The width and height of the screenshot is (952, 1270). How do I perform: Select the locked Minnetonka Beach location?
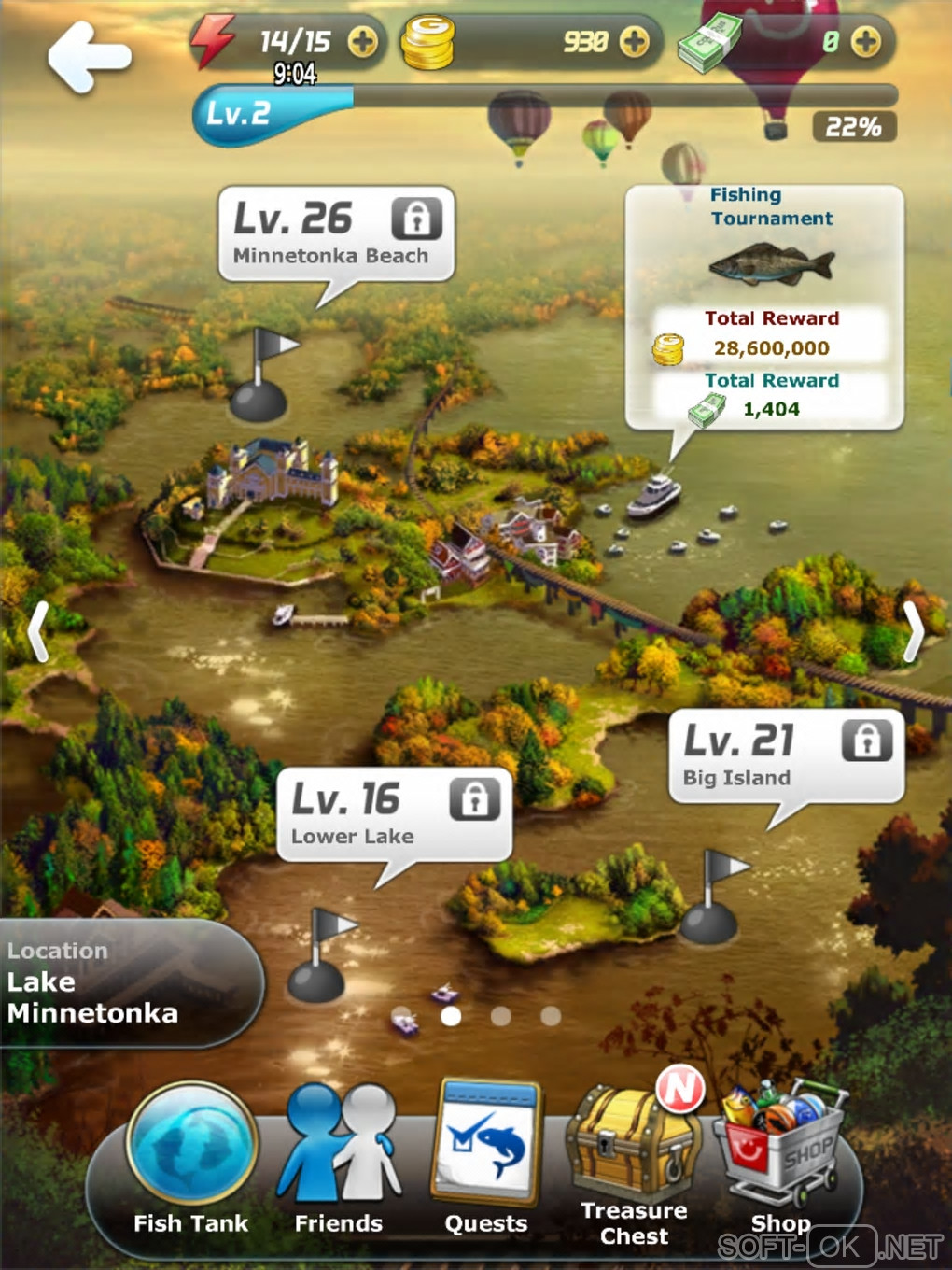[336, 233]
